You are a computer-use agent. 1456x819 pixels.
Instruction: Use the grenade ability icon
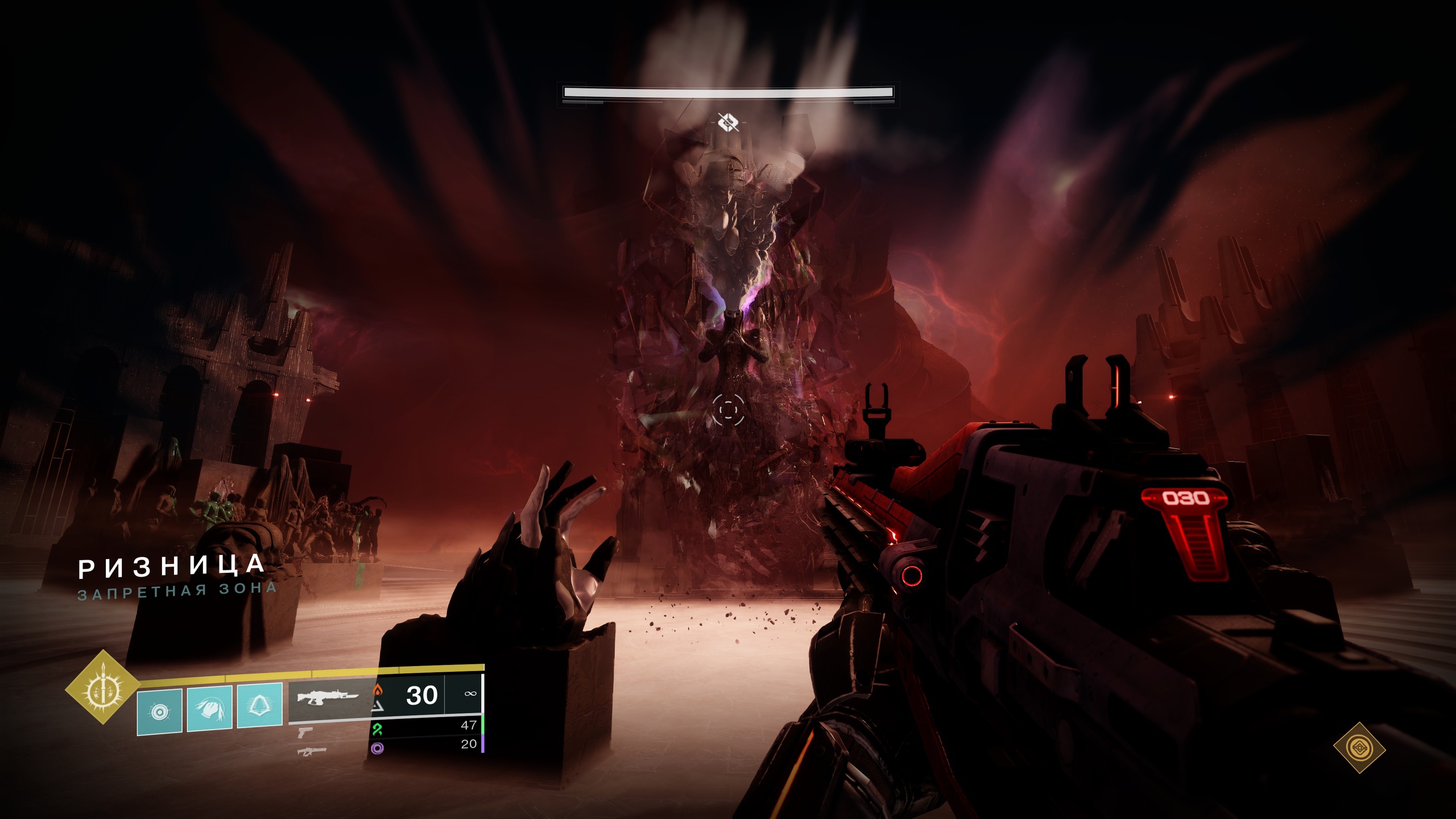(x=160, y=711)
